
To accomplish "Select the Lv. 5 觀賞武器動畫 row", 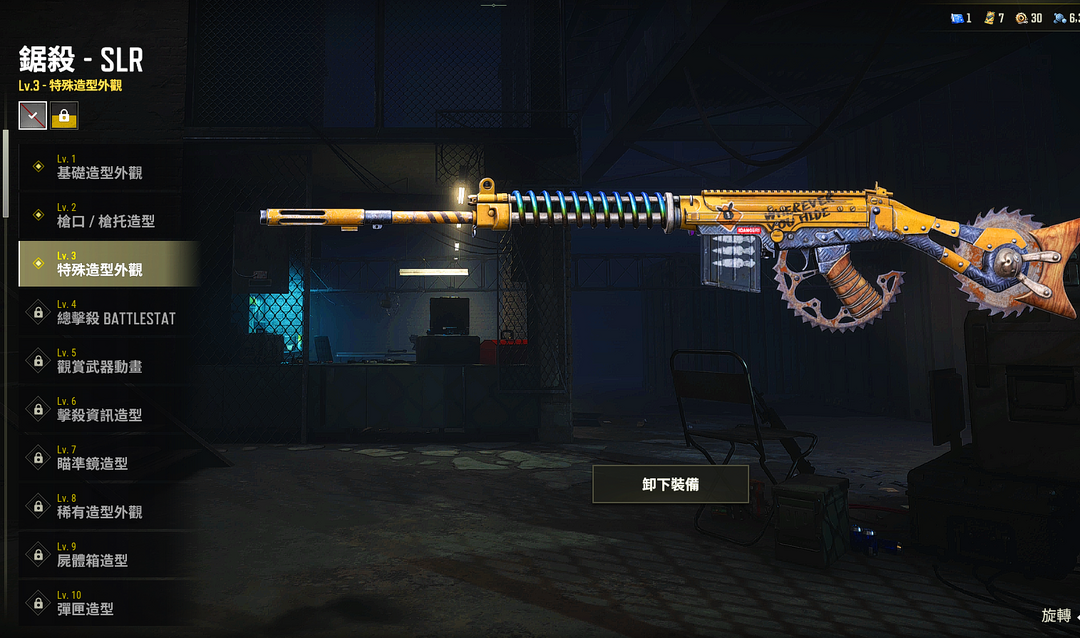I will [108, 361].
